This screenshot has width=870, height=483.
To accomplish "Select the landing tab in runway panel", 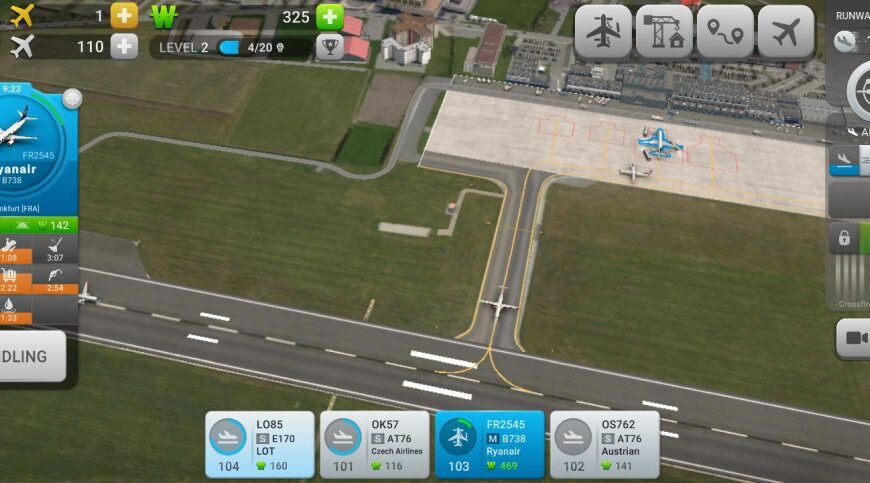I will point(844,160).
